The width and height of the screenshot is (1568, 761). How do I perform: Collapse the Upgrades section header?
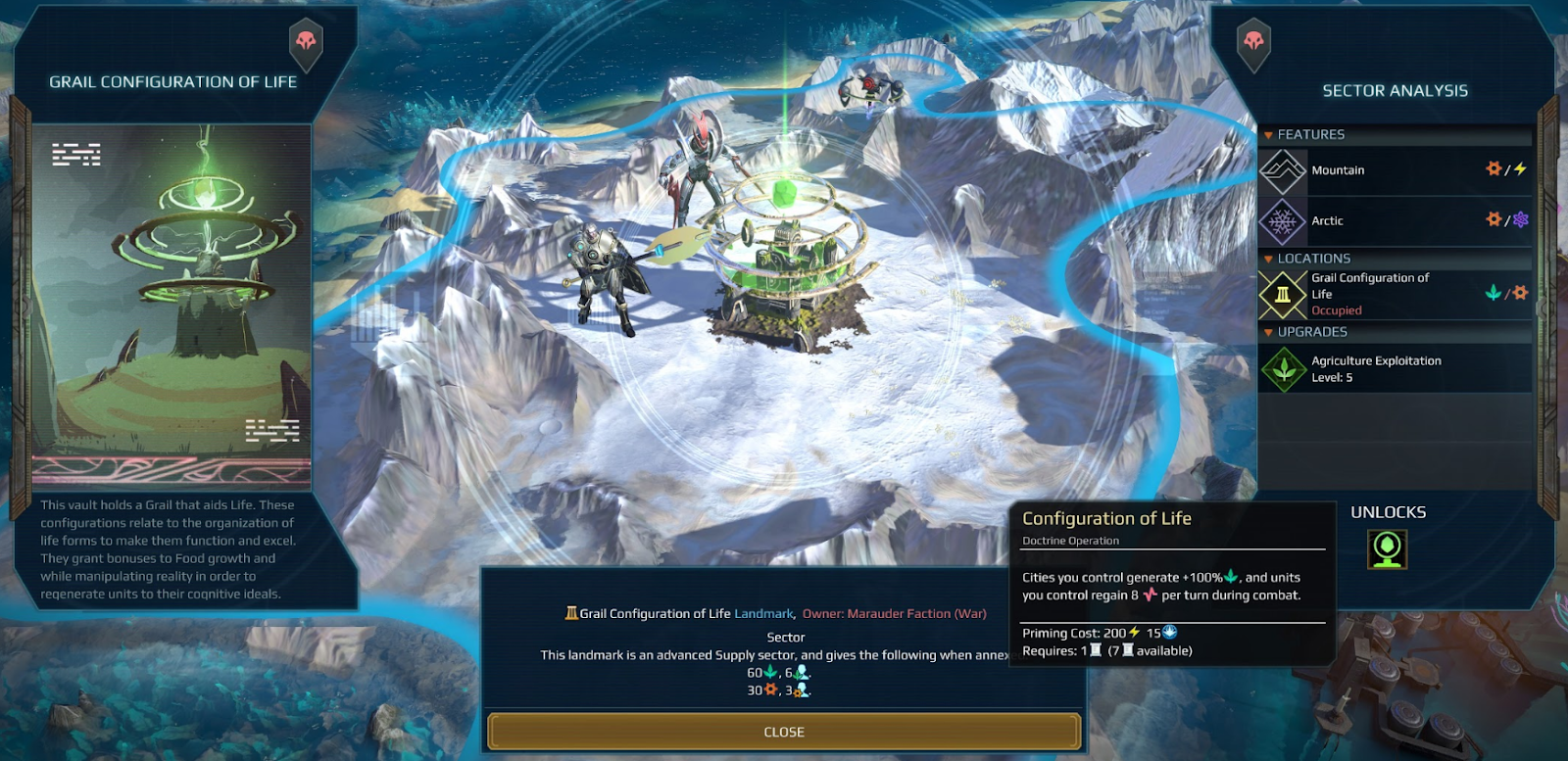click(1311, 332)
